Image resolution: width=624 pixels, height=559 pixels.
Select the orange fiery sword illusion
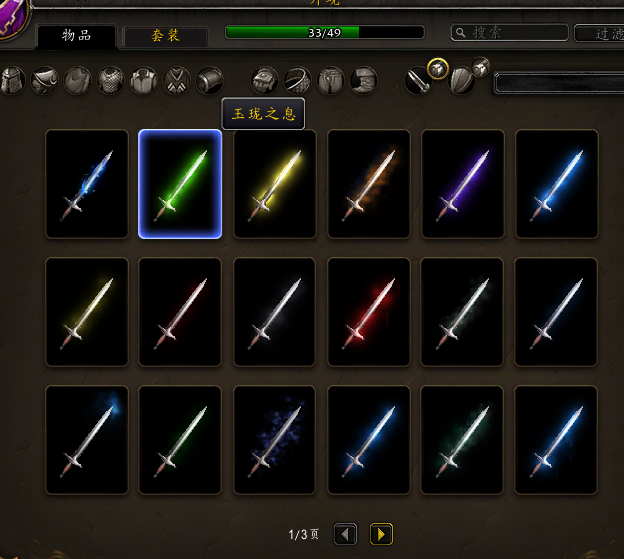pos(368,184)
